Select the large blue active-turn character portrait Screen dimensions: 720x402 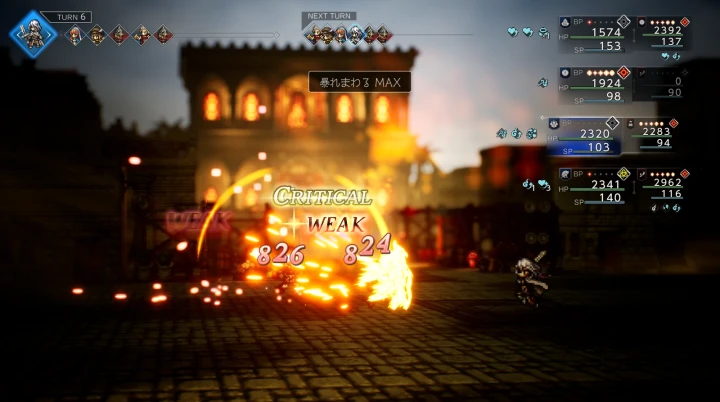tap(31, 33)
